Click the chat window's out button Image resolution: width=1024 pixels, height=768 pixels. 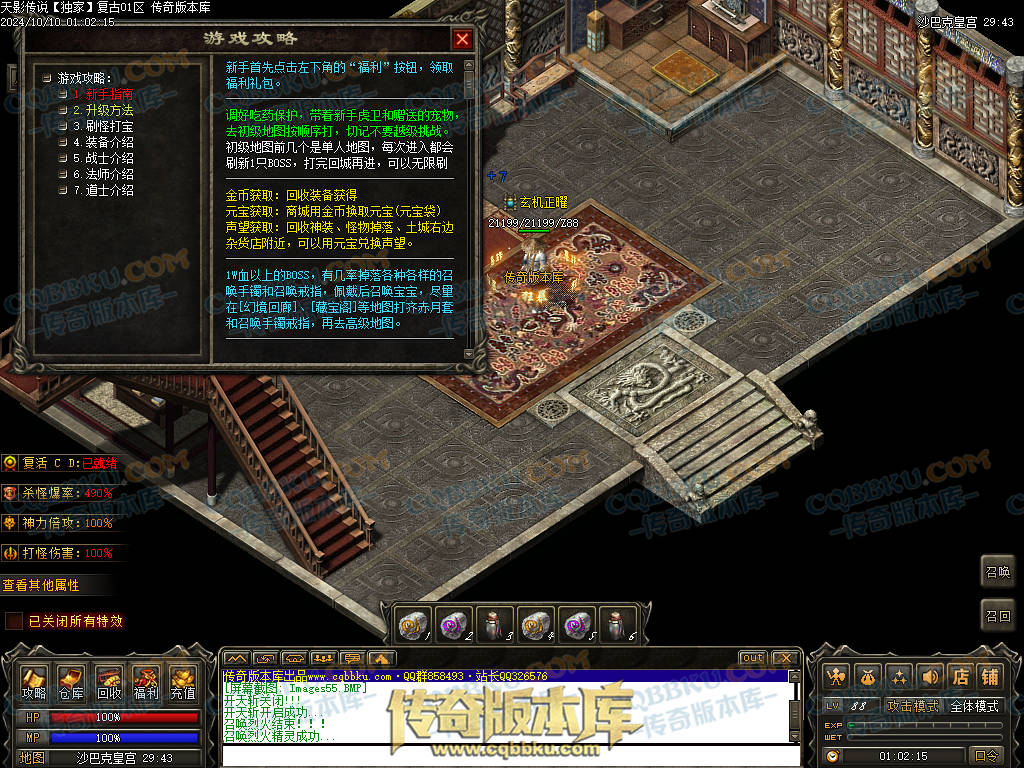[752, 658]
